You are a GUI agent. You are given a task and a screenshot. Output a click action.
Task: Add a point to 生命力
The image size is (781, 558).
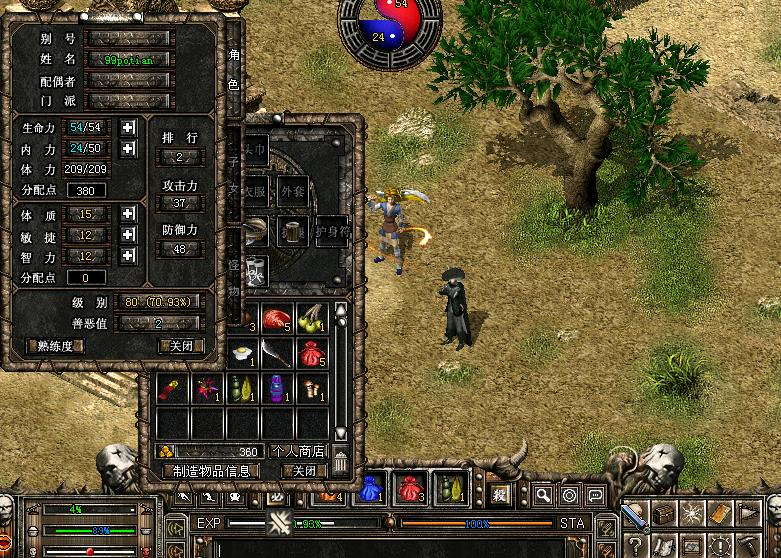128,128
